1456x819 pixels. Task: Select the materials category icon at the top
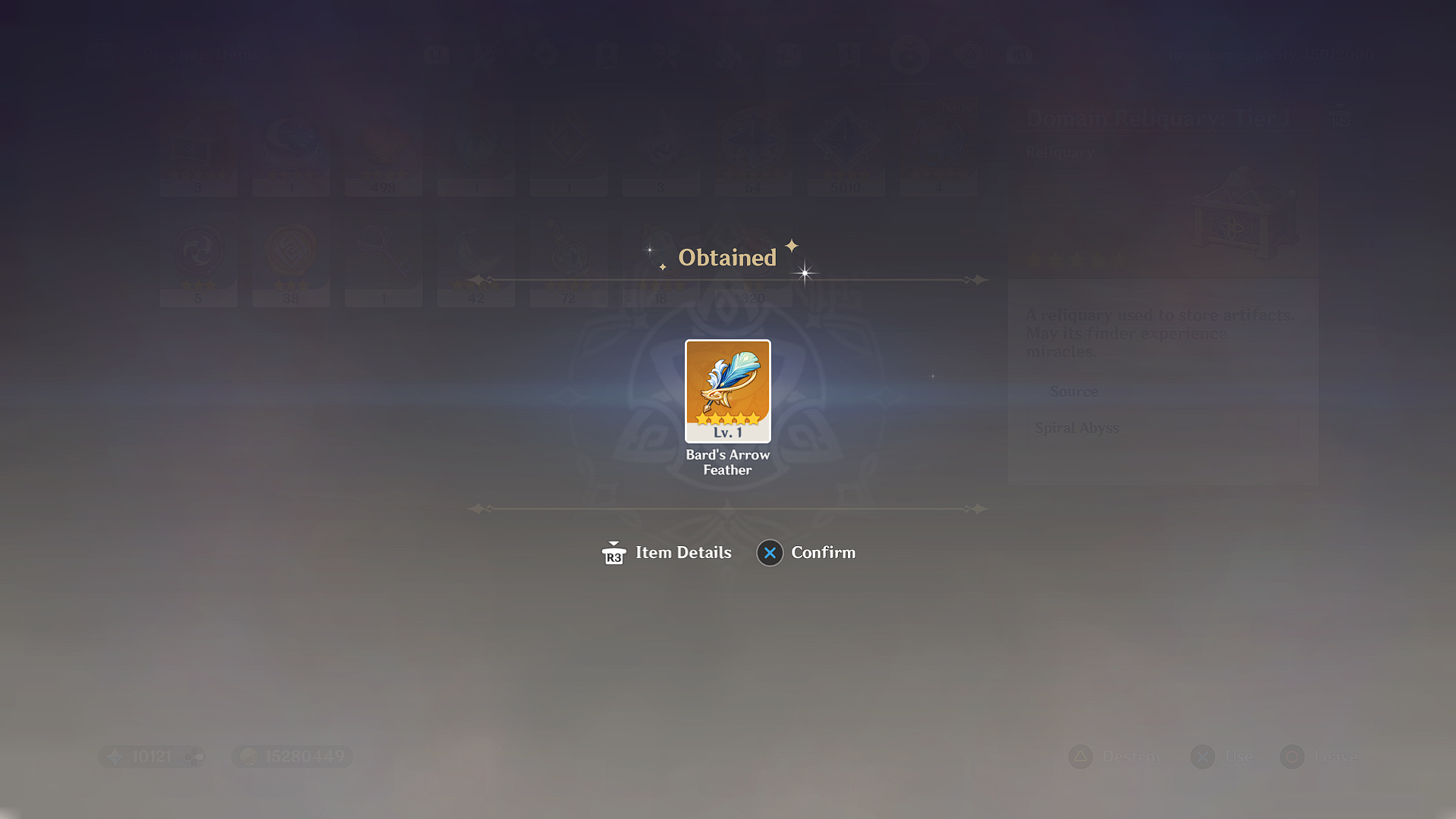(730, 55)
